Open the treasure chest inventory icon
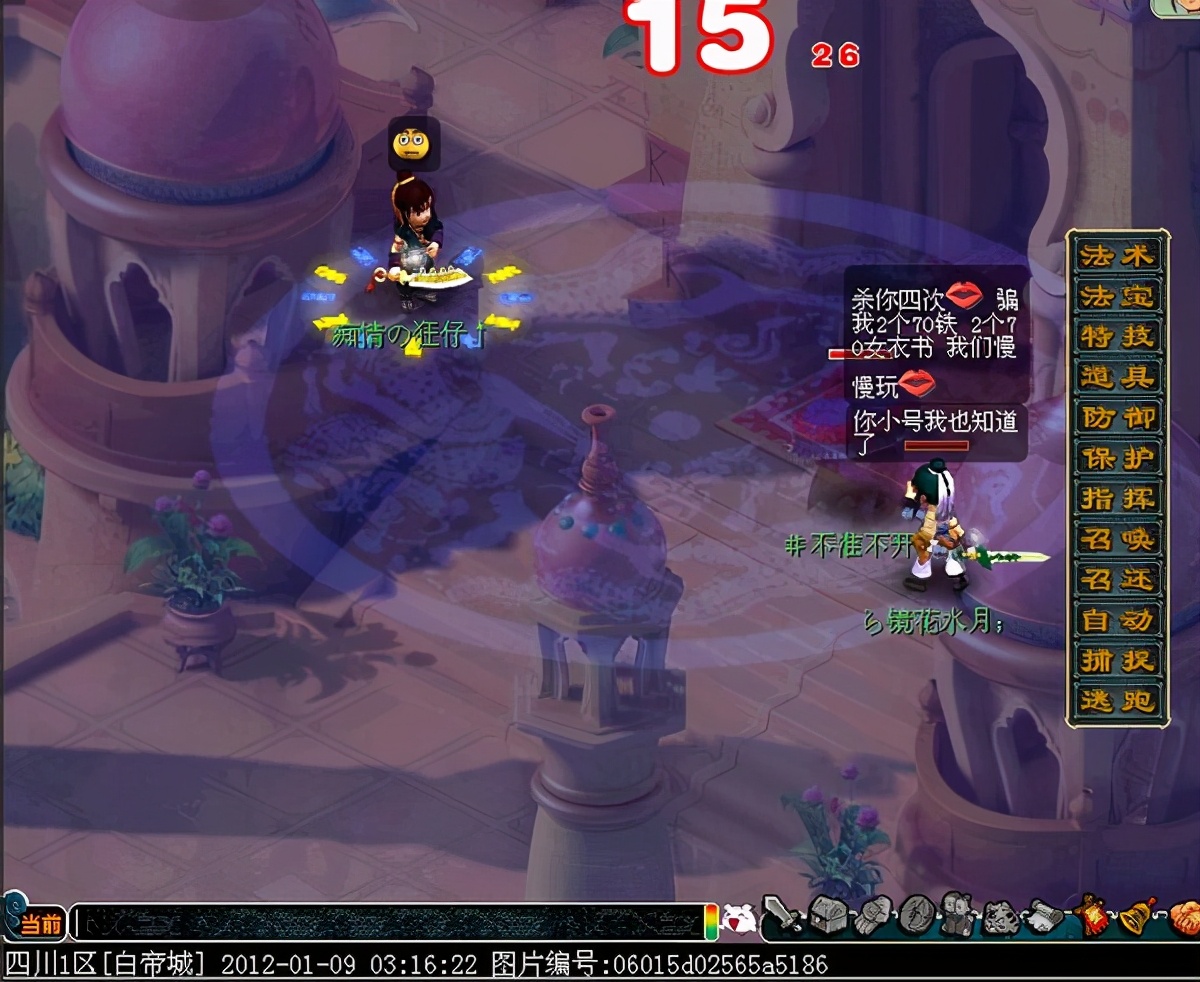This screenshot has width=1200, height=982. [x=827, y=915]
